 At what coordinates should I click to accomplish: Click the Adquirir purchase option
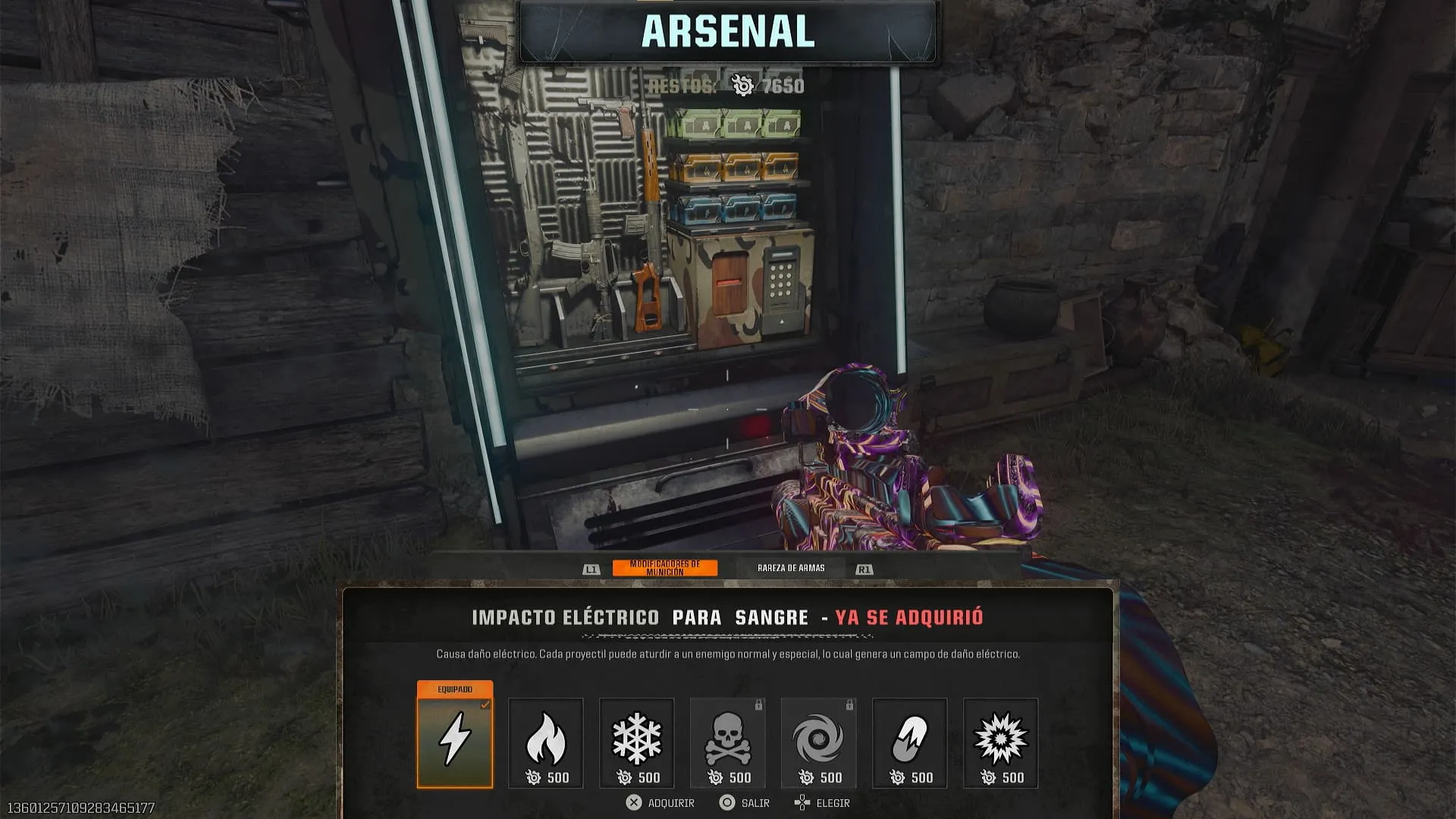[x=661, y=802]
